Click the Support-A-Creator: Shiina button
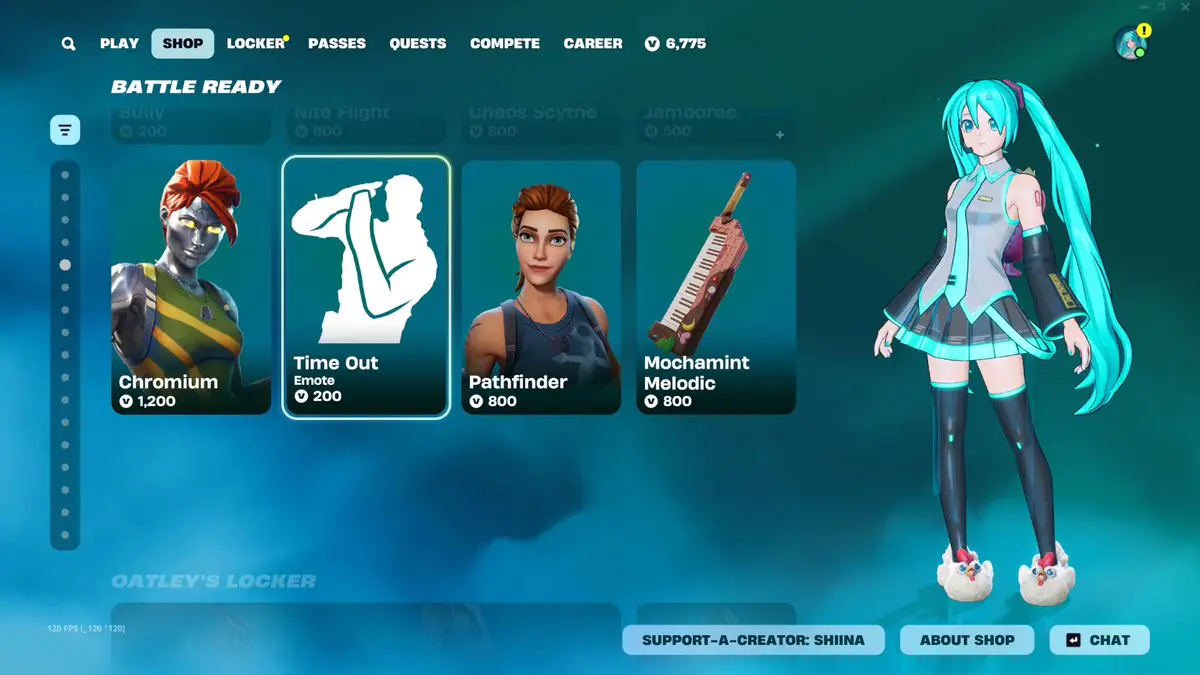The width and height of the screenshot is (1200, 675). coord(753,640)
